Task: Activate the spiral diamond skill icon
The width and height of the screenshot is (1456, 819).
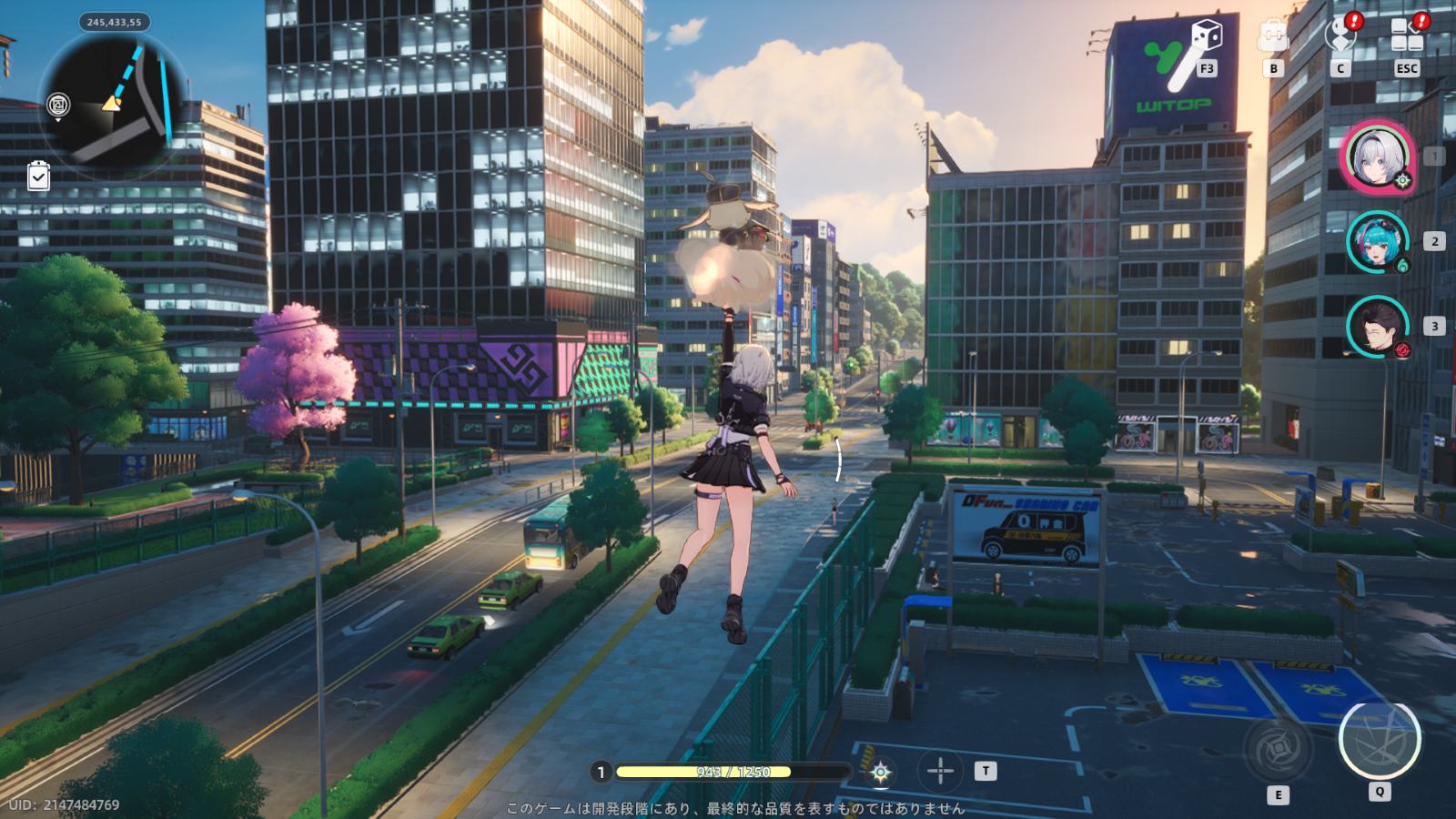Action: (1278, 748)
